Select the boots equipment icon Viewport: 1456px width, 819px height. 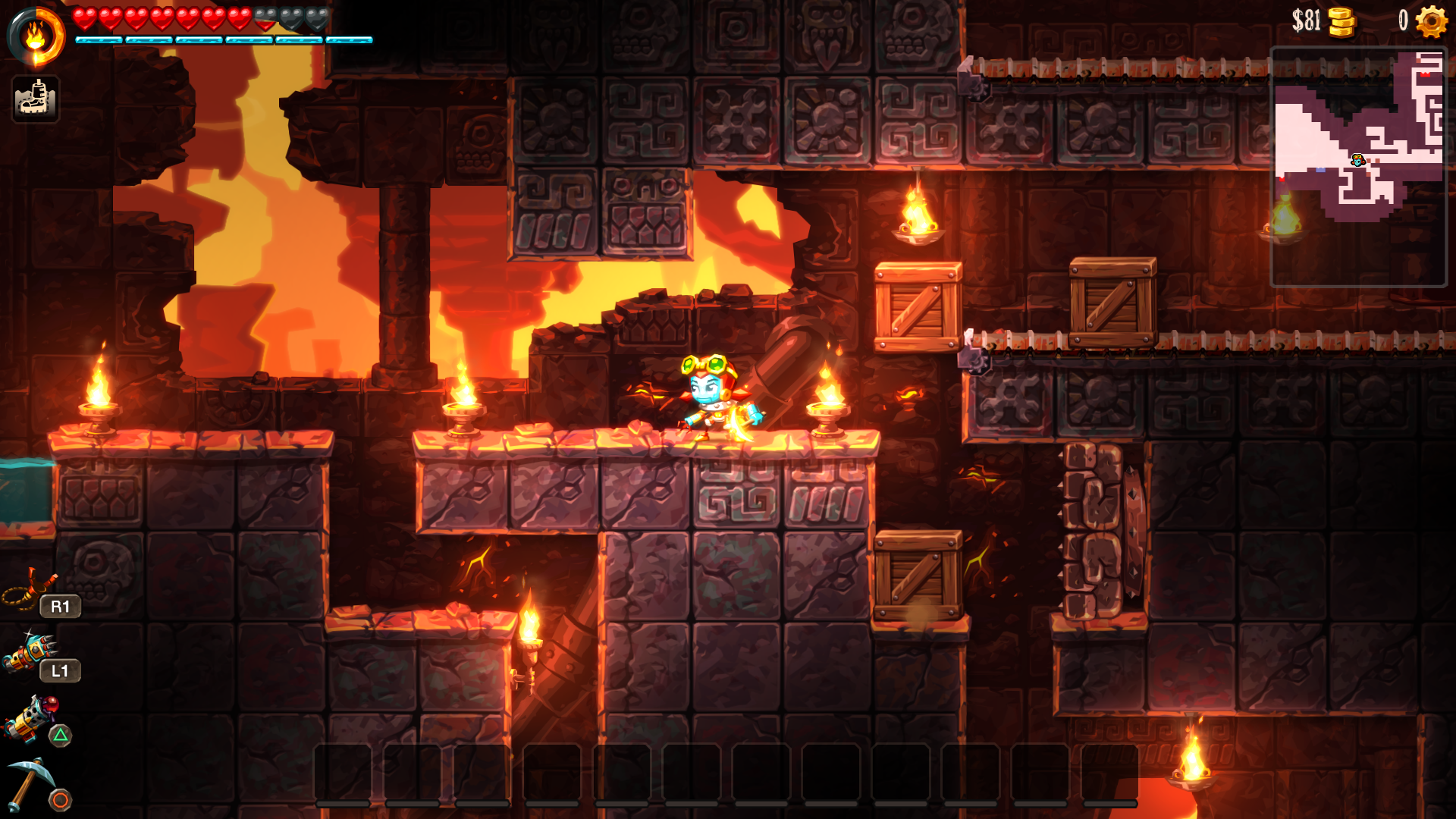click(x=35, y=99)
